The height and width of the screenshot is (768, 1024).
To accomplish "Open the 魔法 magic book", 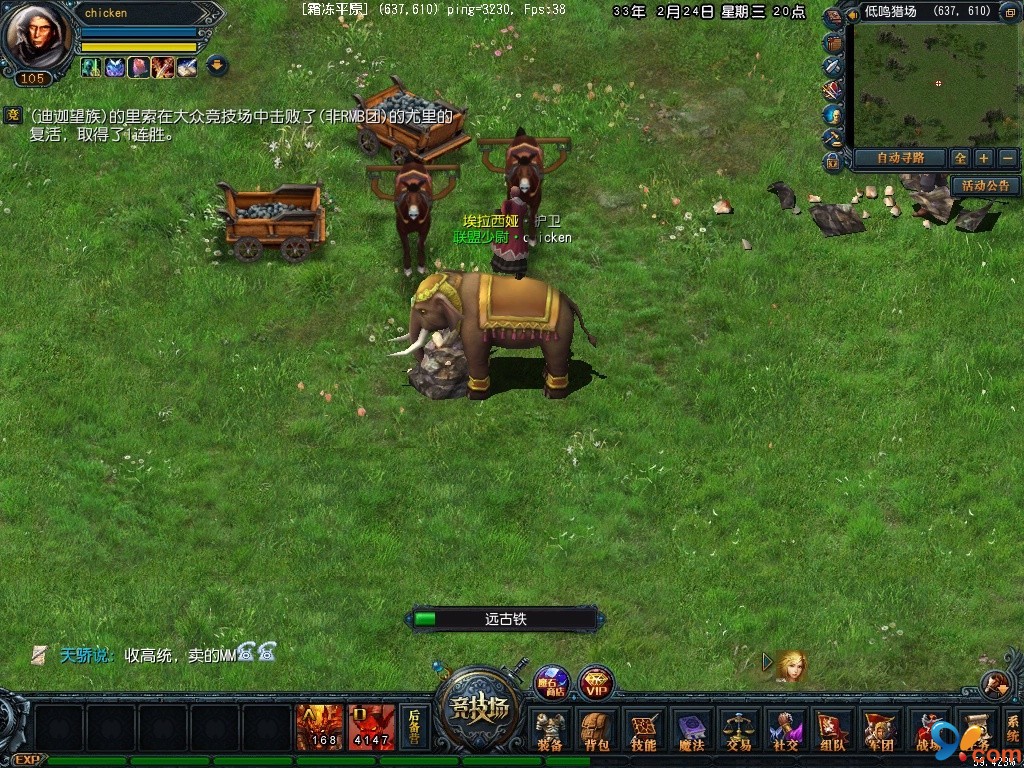I will [x=691, y=730].
